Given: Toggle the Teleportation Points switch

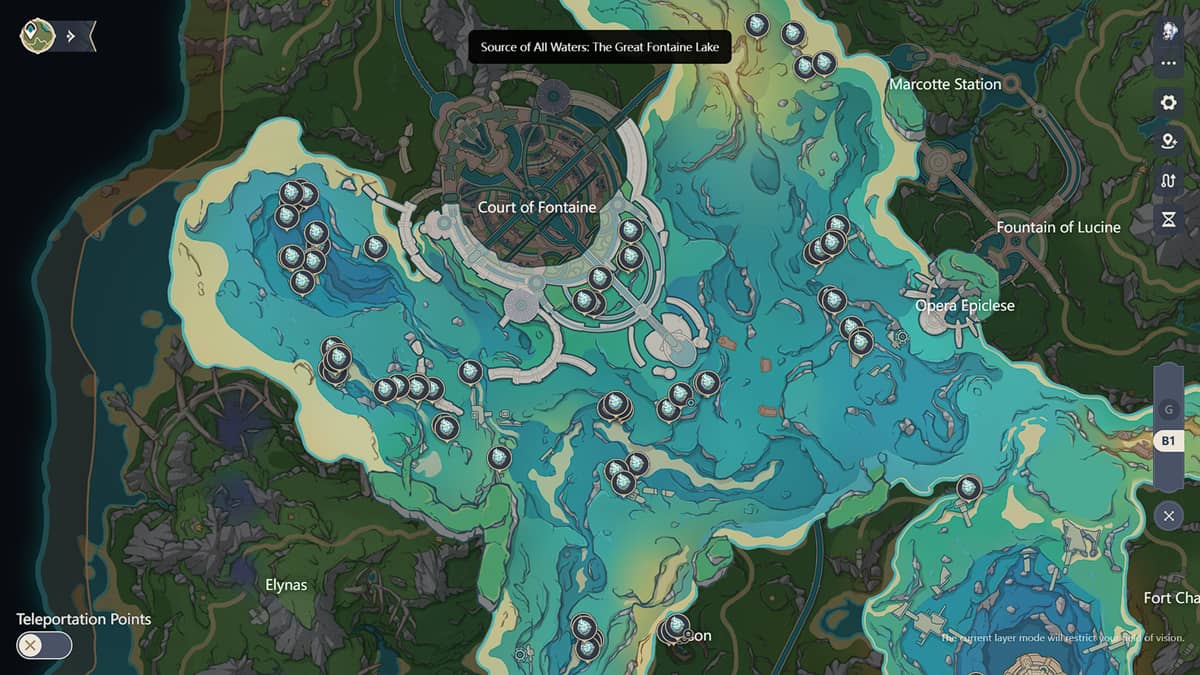Looking at the screenshot, I should pyautogui.click(x=45, y=645).
